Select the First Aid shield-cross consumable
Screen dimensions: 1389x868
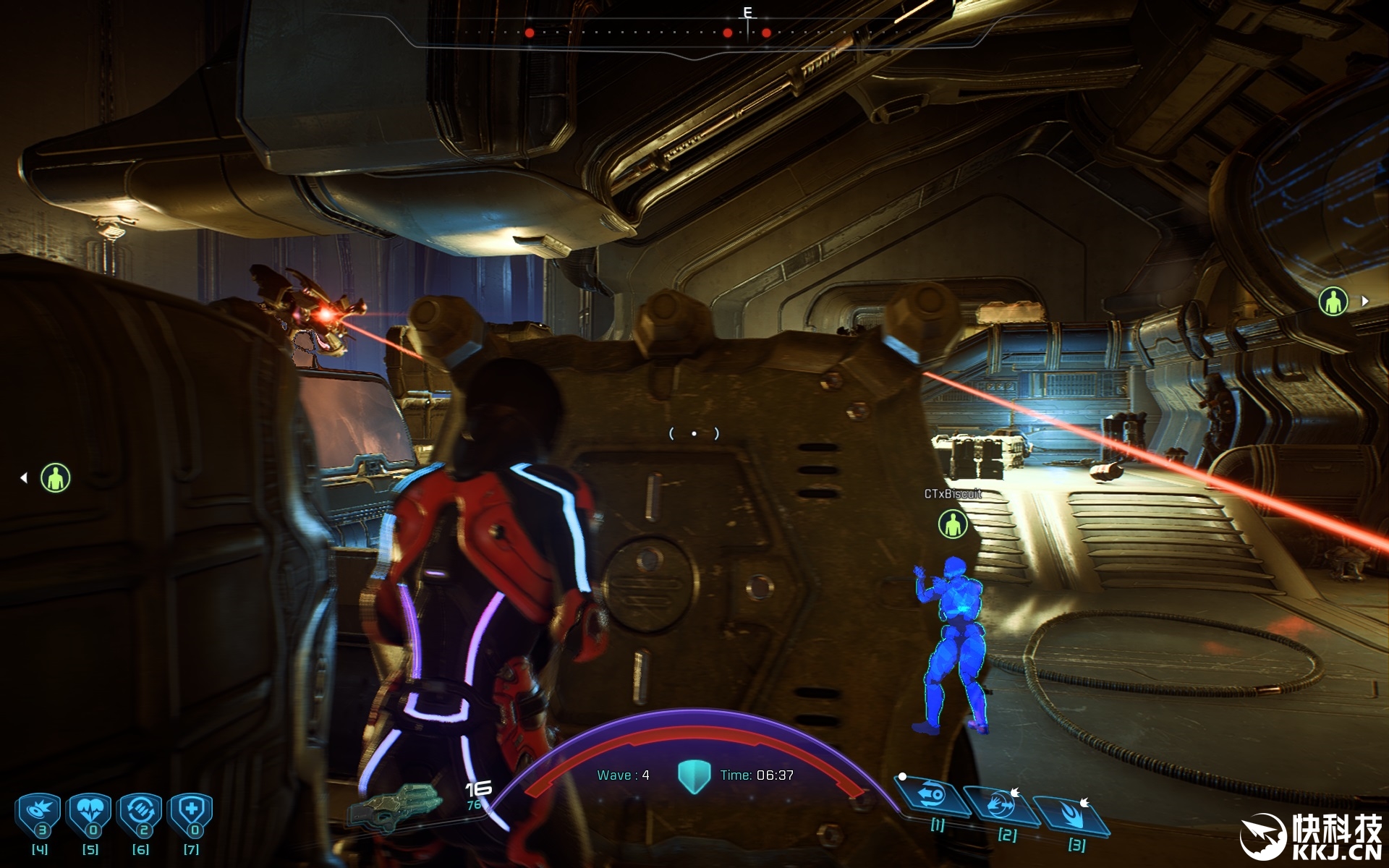point(191,814)
